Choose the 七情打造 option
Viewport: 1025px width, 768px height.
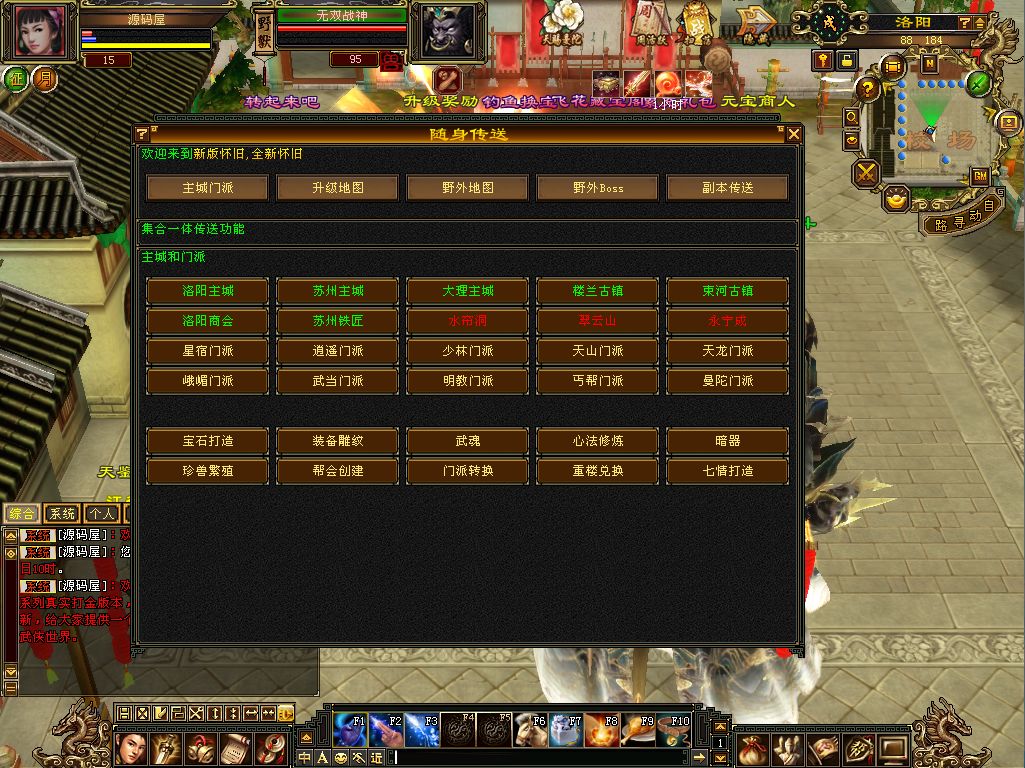click(x=728, y=470)
